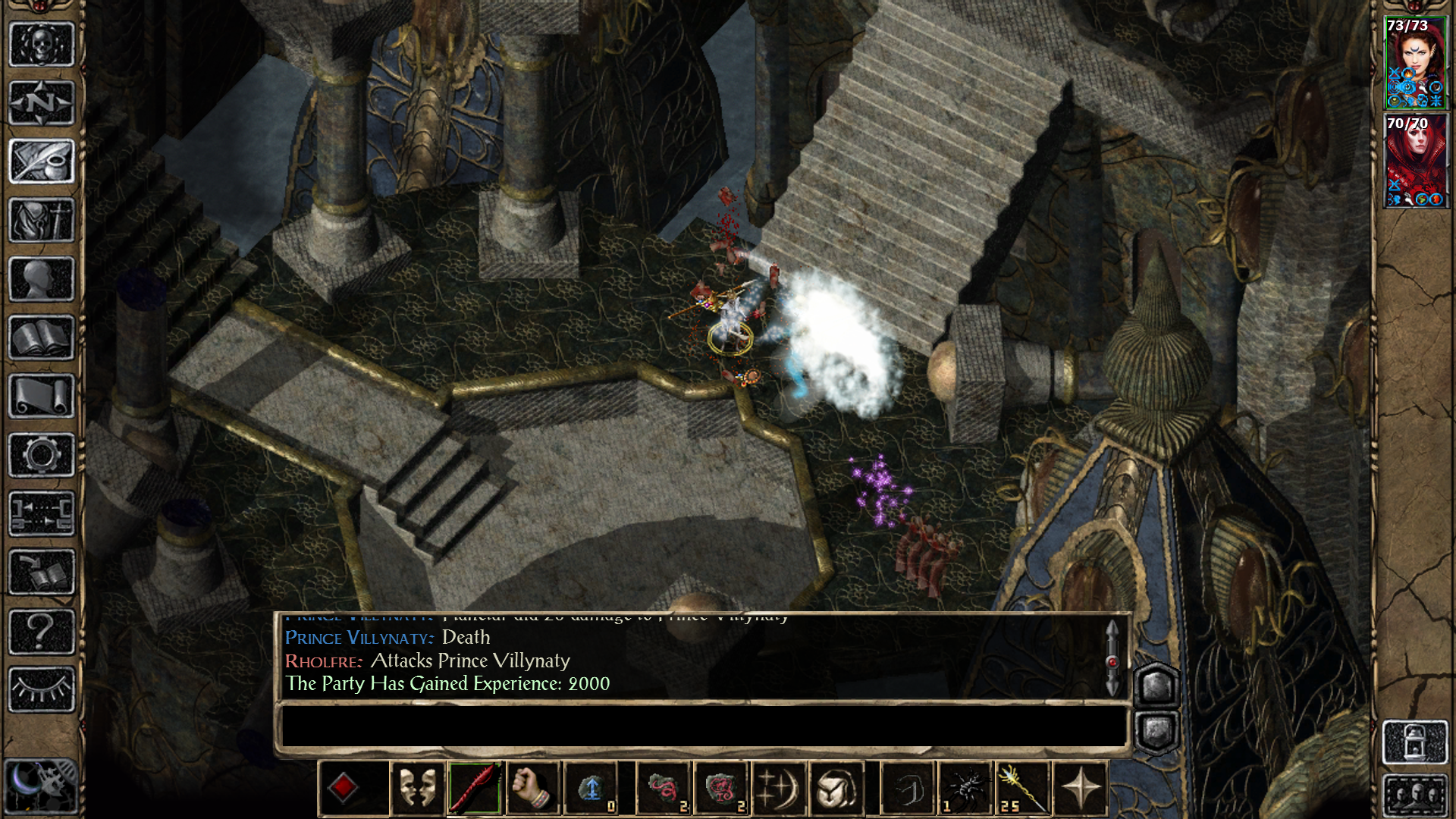The width and height of the screenshot is (1456, 819).
Task: Open the options gear menu
Action: coord(42,455)
